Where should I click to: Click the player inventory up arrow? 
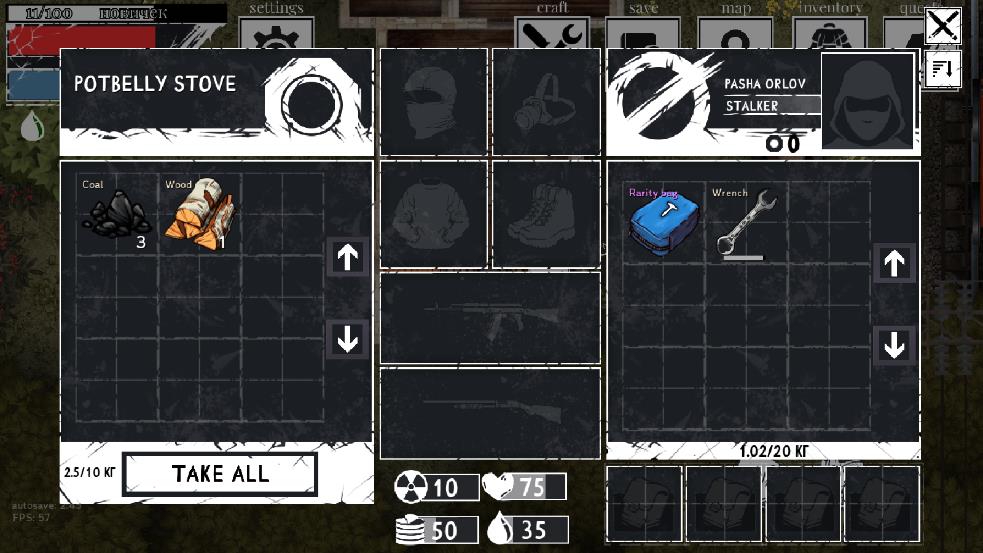pyautogui.click(x=894, y=263)
